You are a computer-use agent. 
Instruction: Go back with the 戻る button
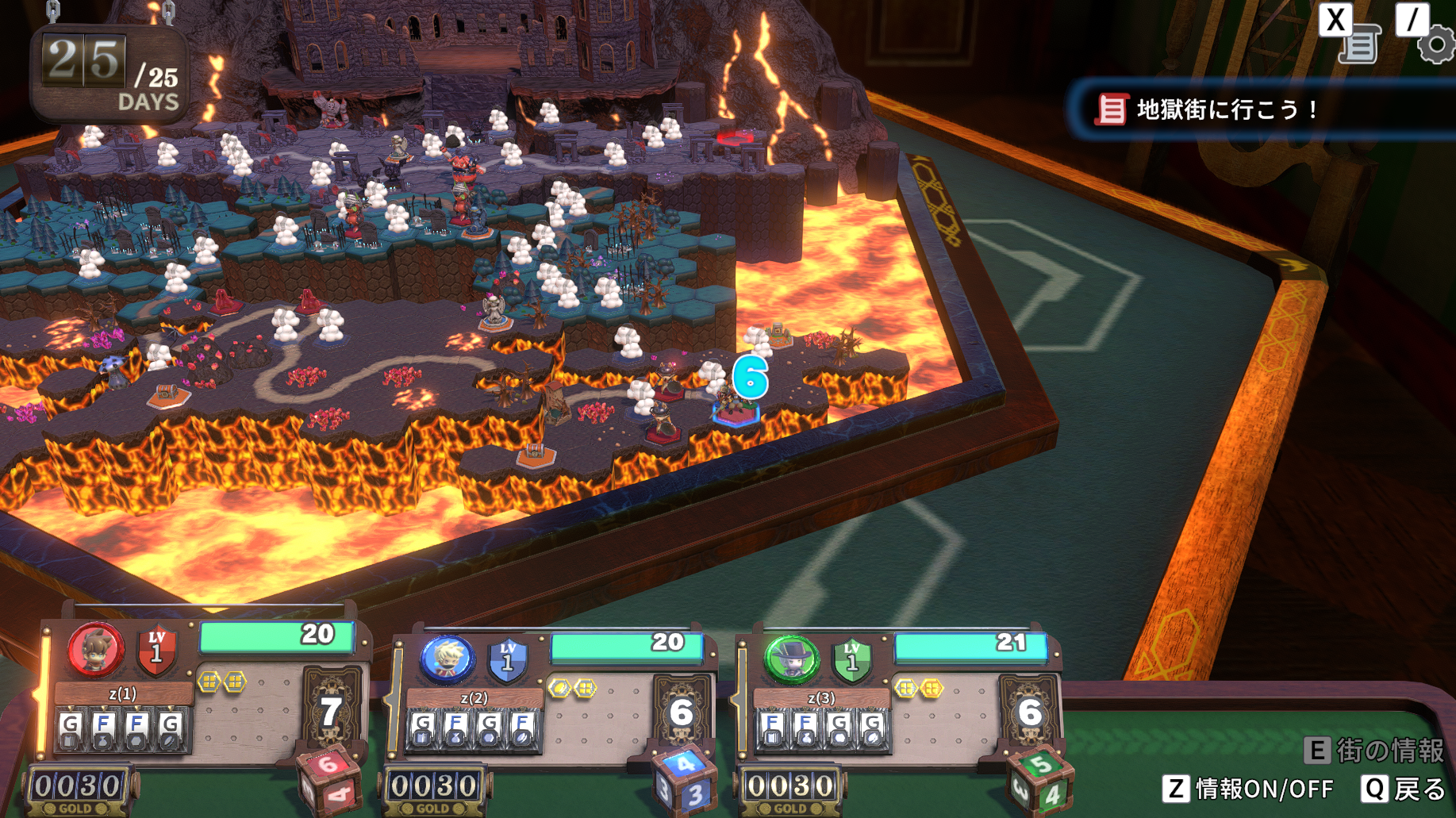(x=1404, y=789)
